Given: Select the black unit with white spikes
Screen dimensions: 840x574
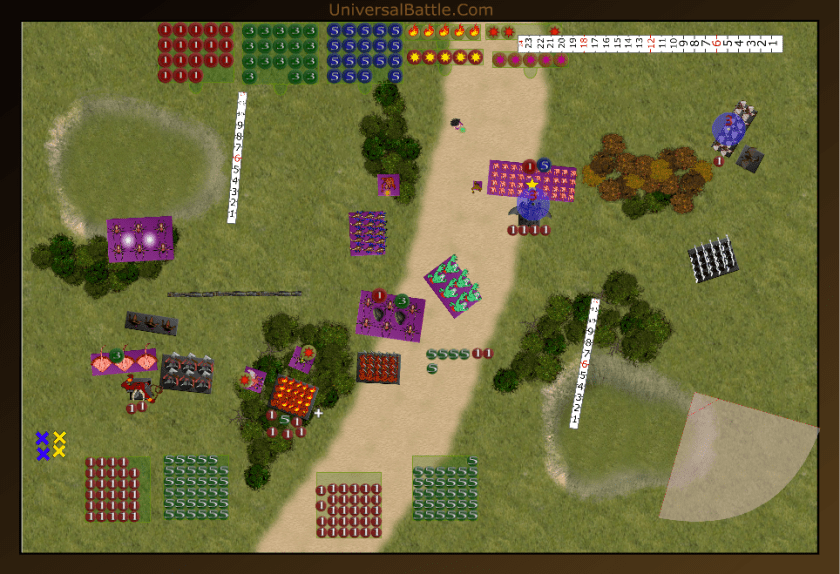Looking at the screenshot, I should click(x=713, y=258).
